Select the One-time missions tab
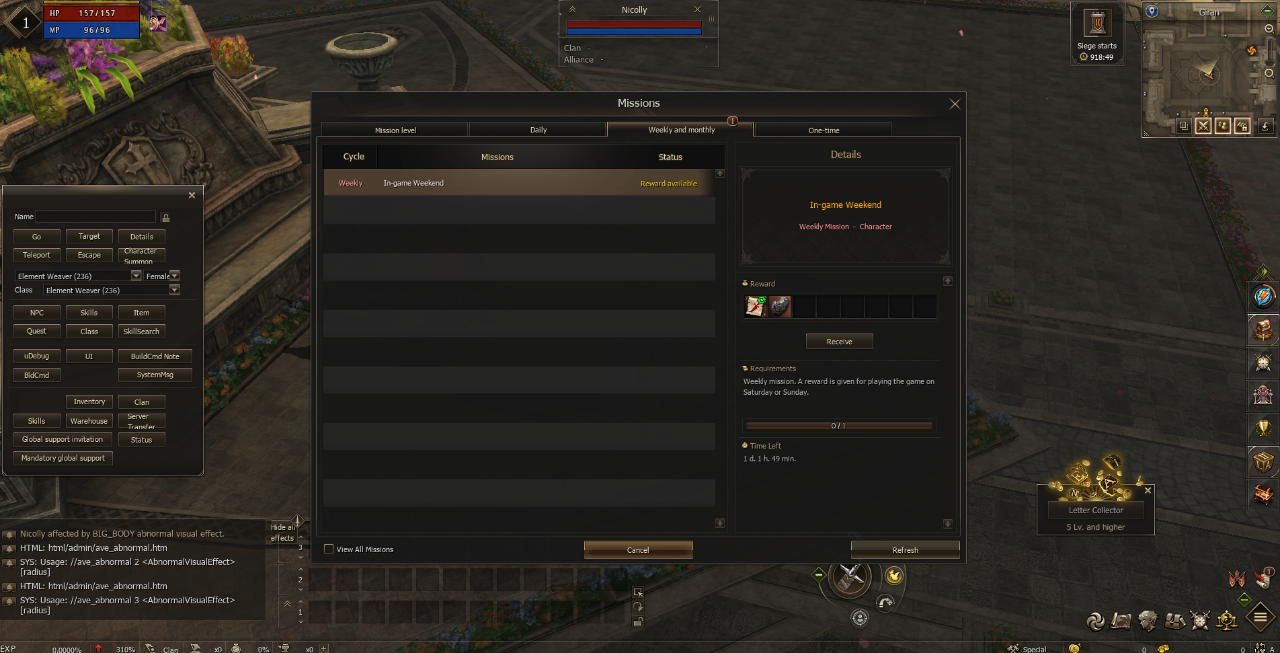The width and height of the screenshot is (1280, 653). pos(823,130)
